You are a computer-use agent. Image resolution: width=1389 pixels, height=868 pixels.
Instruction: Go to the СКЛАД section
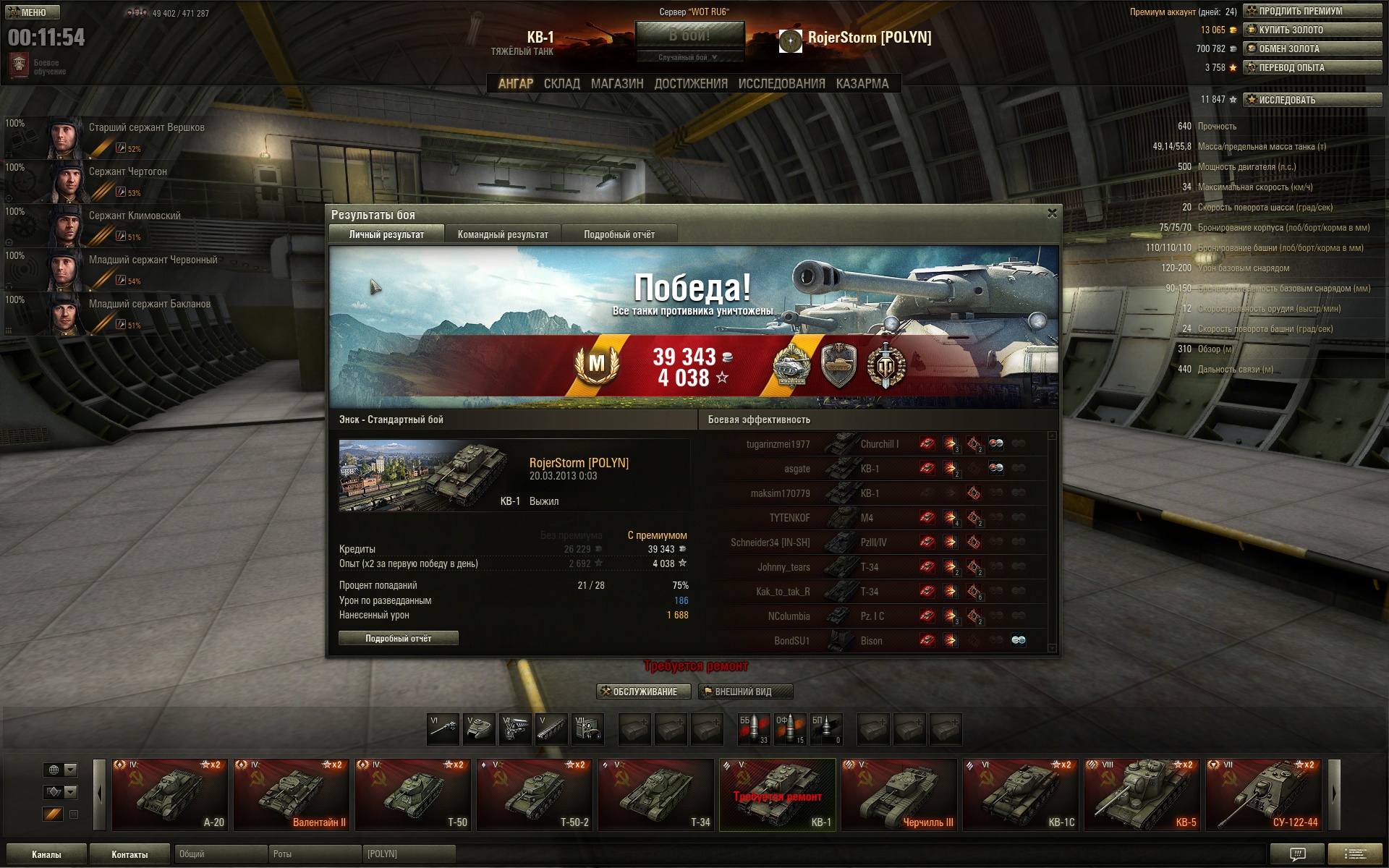(562, 84)
